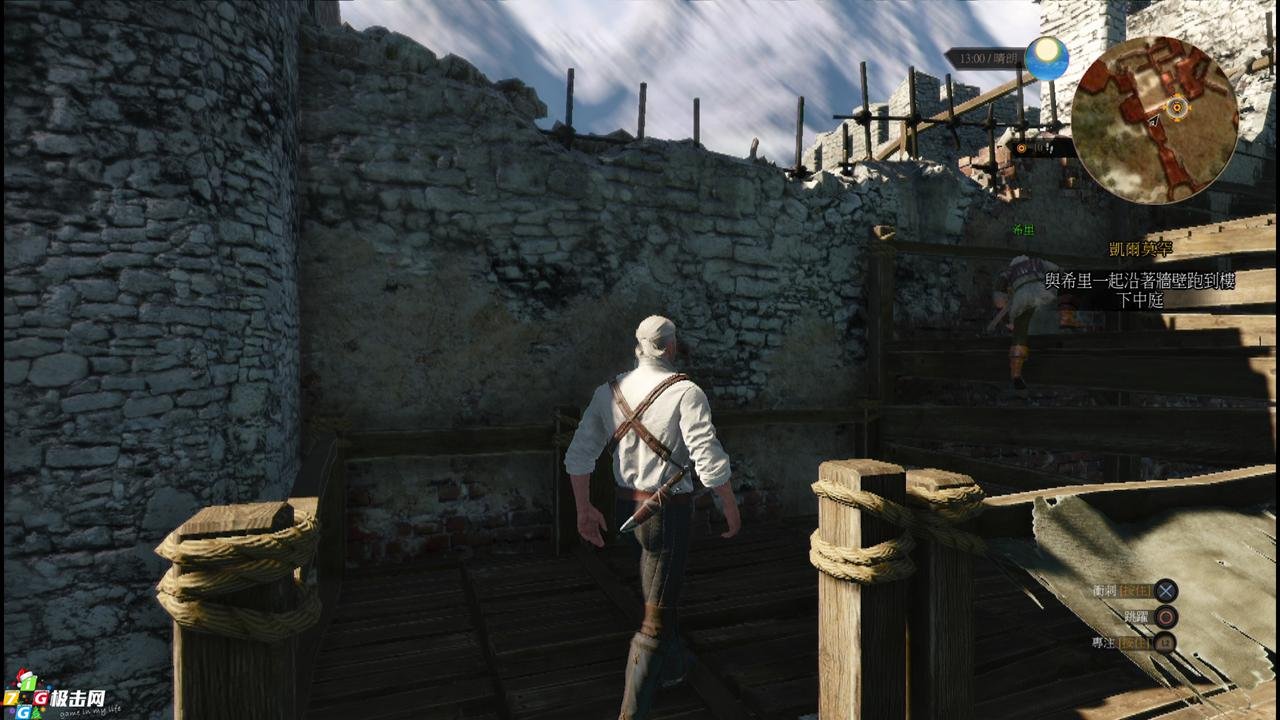Click the tracked quest title in yellow

point(1140,249)
